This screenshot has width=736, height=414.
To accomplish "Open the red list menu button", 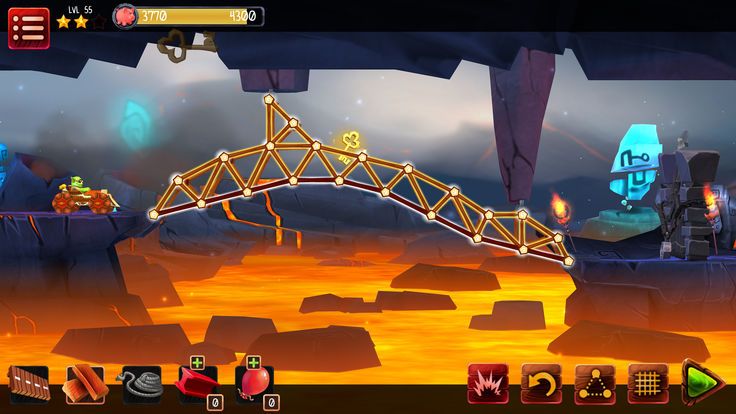I will tap(28, 27).
